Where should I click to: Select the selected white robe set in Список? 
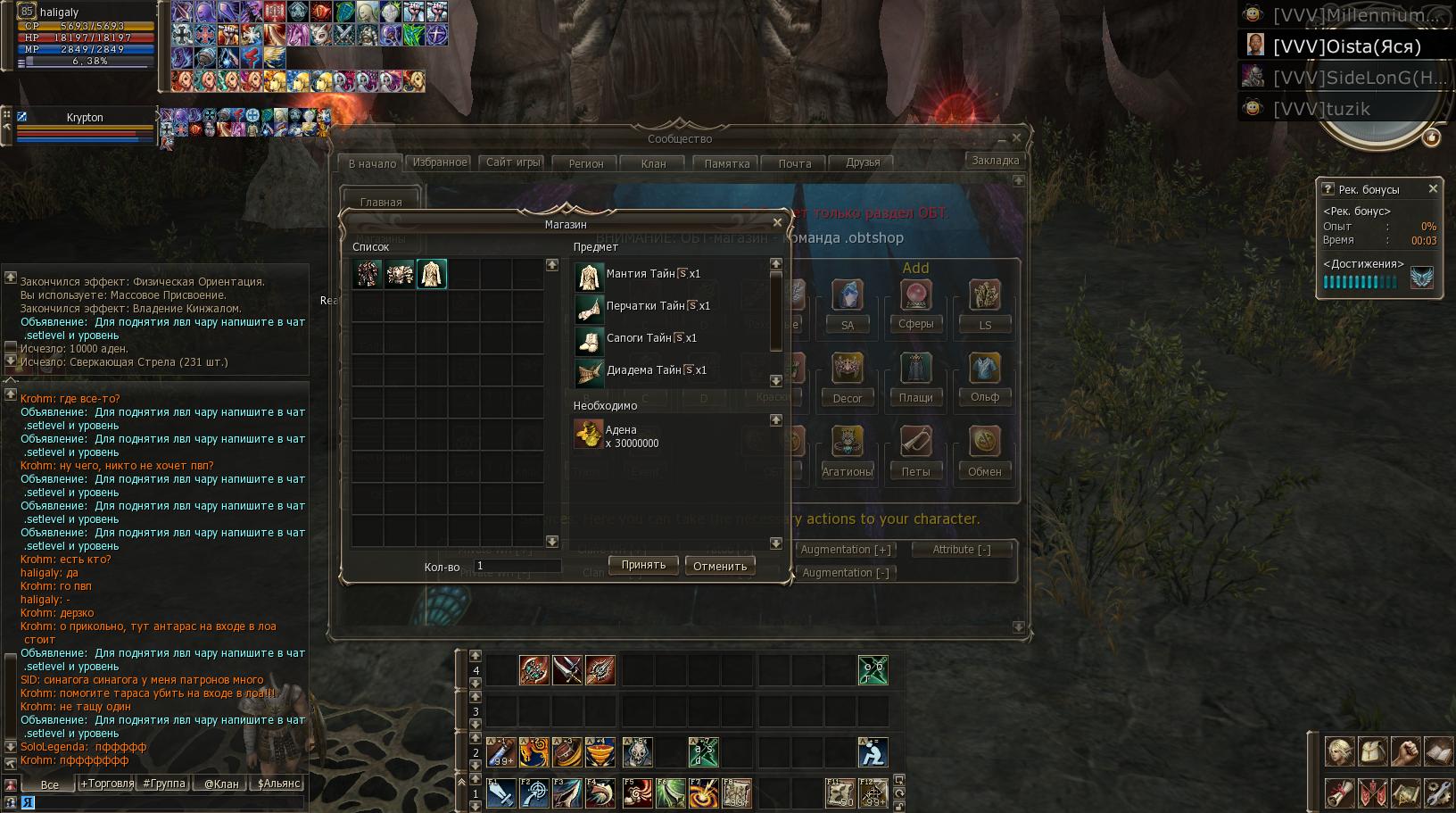[x=432, y=274]
